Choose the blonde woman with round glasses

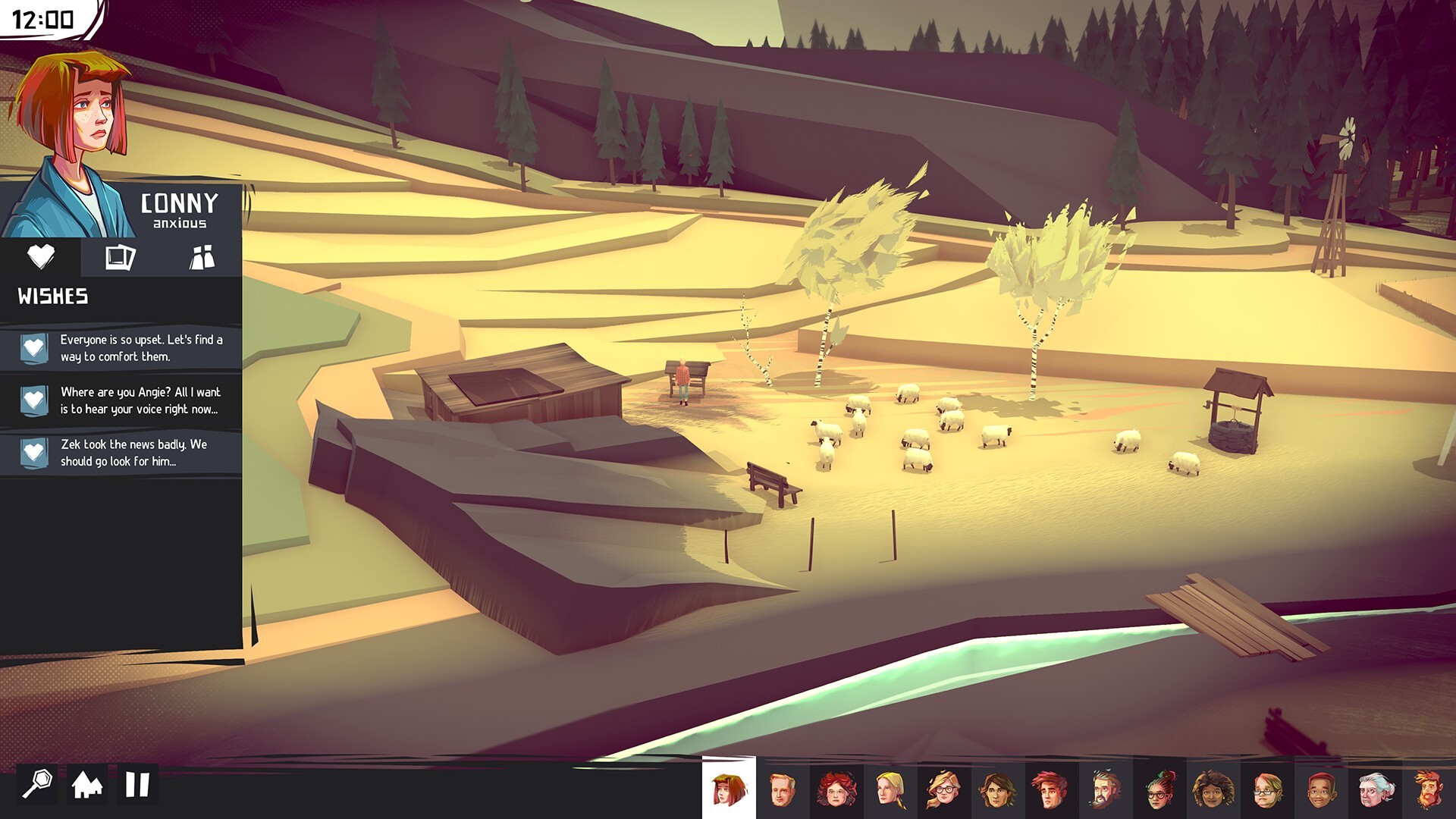pyautogui.click(x=943, y=789)
